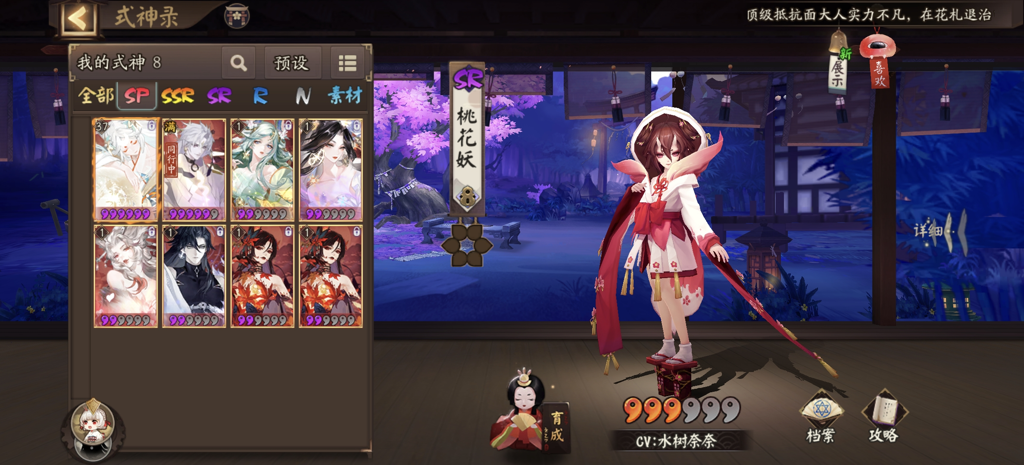Pick the shikigami card marked 同行中

point(194,169)
